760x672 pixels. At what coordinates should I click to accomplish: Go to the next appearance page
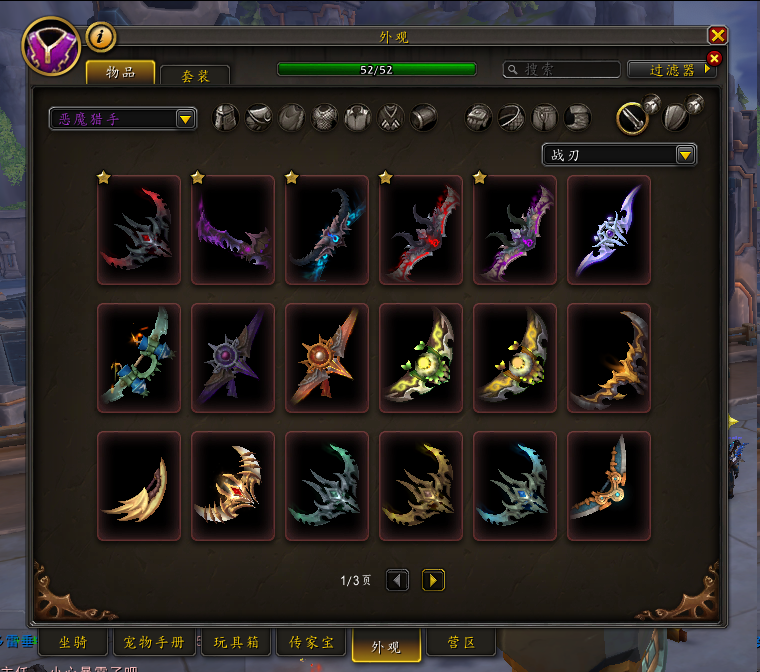[433, 580]
